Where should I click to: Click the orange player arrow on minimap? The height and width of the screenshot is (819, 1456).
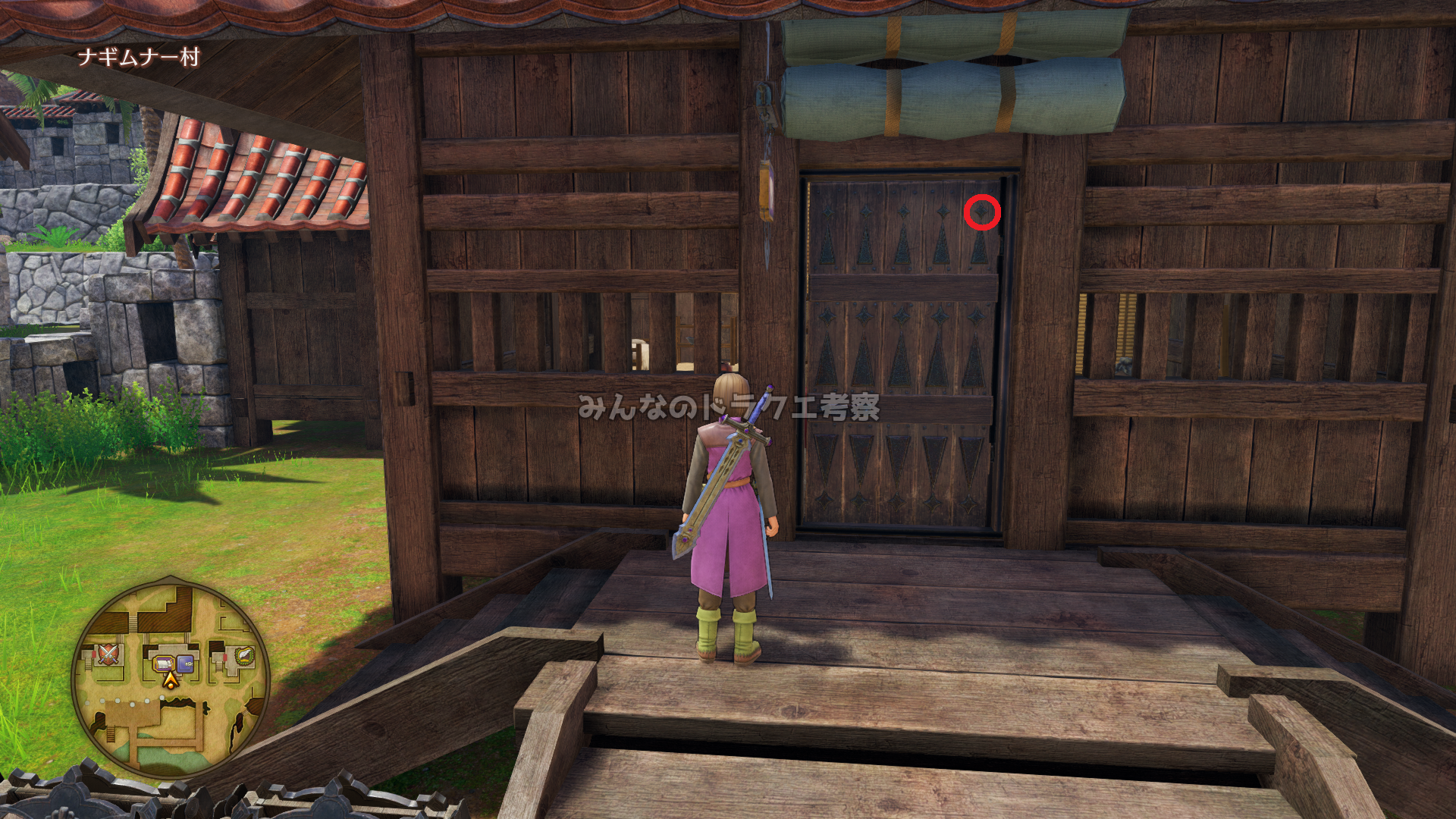click(x=171, y=680)
